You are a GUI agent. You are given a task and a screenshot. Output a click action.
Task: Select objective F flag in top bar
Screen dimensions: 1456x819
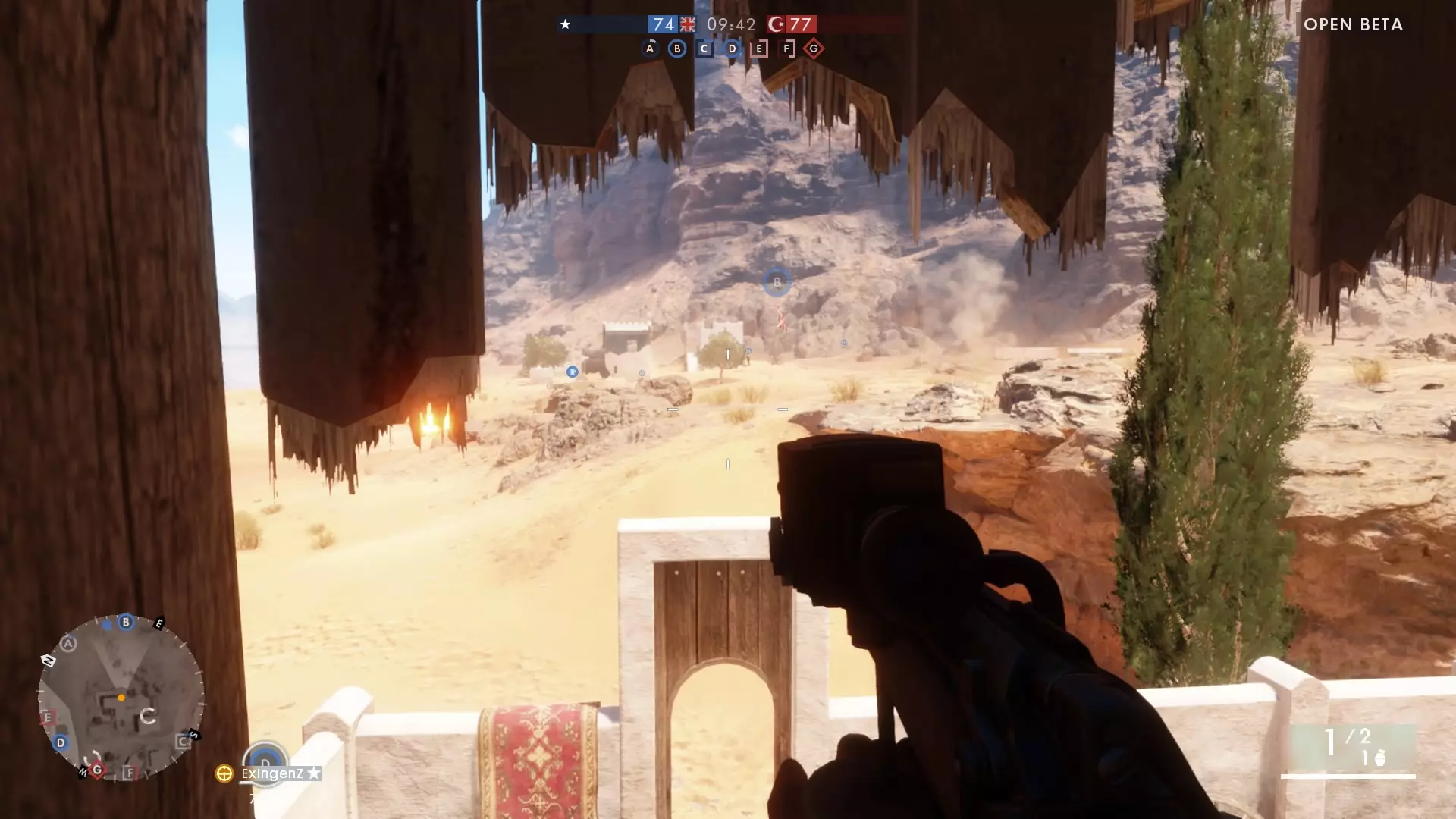[787, 49]
